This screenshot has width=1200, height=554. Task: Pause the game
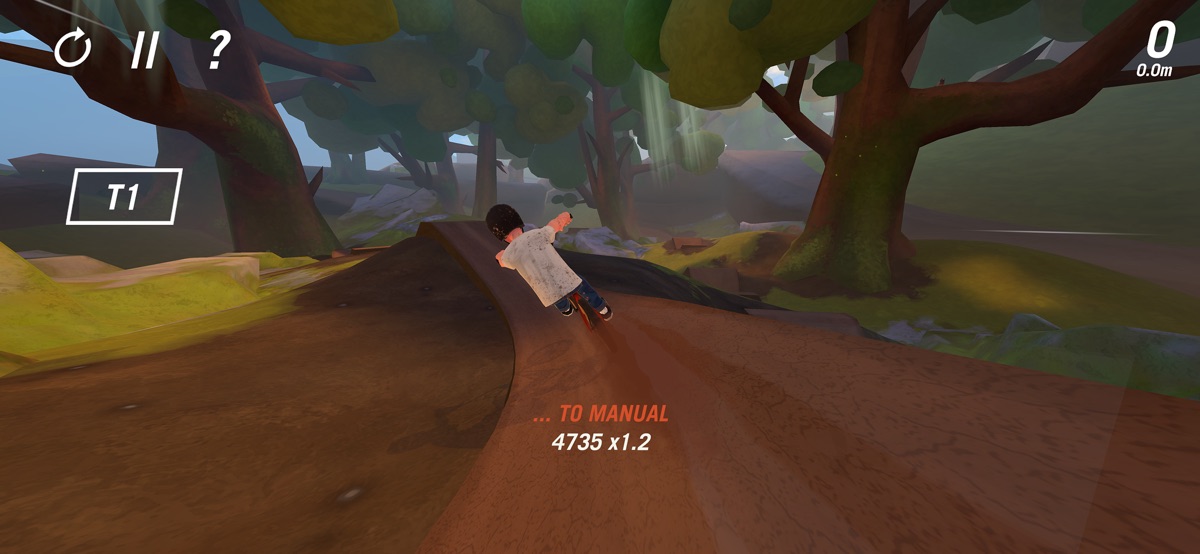(x=144, y=49)
